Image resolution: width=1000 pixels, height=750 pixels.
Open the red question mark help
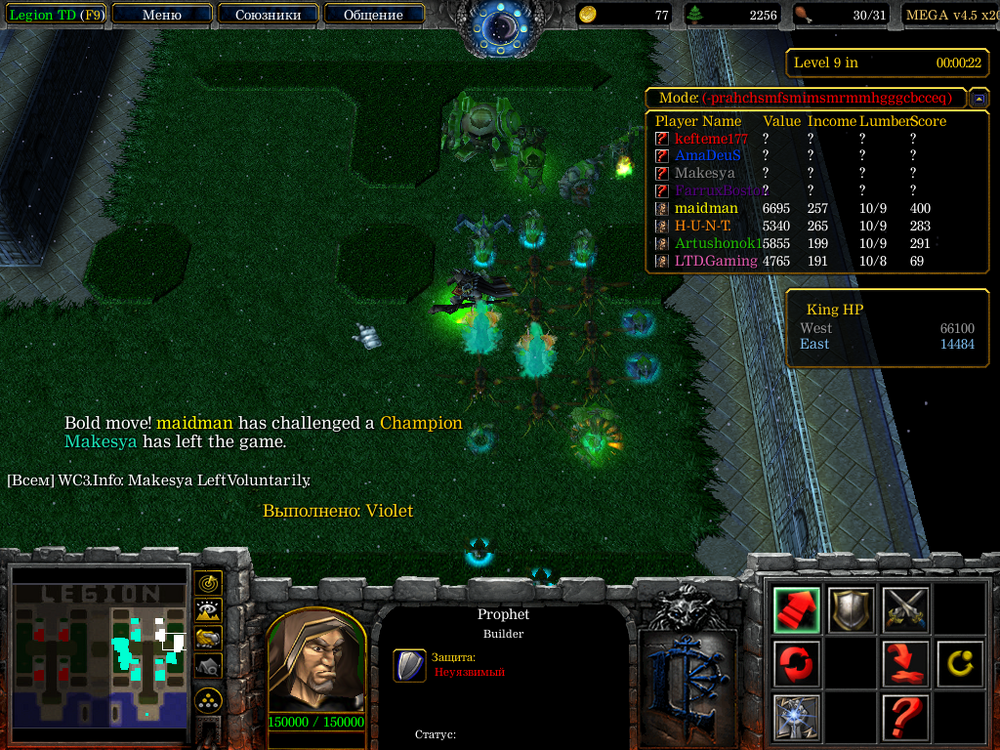point(905,716)
